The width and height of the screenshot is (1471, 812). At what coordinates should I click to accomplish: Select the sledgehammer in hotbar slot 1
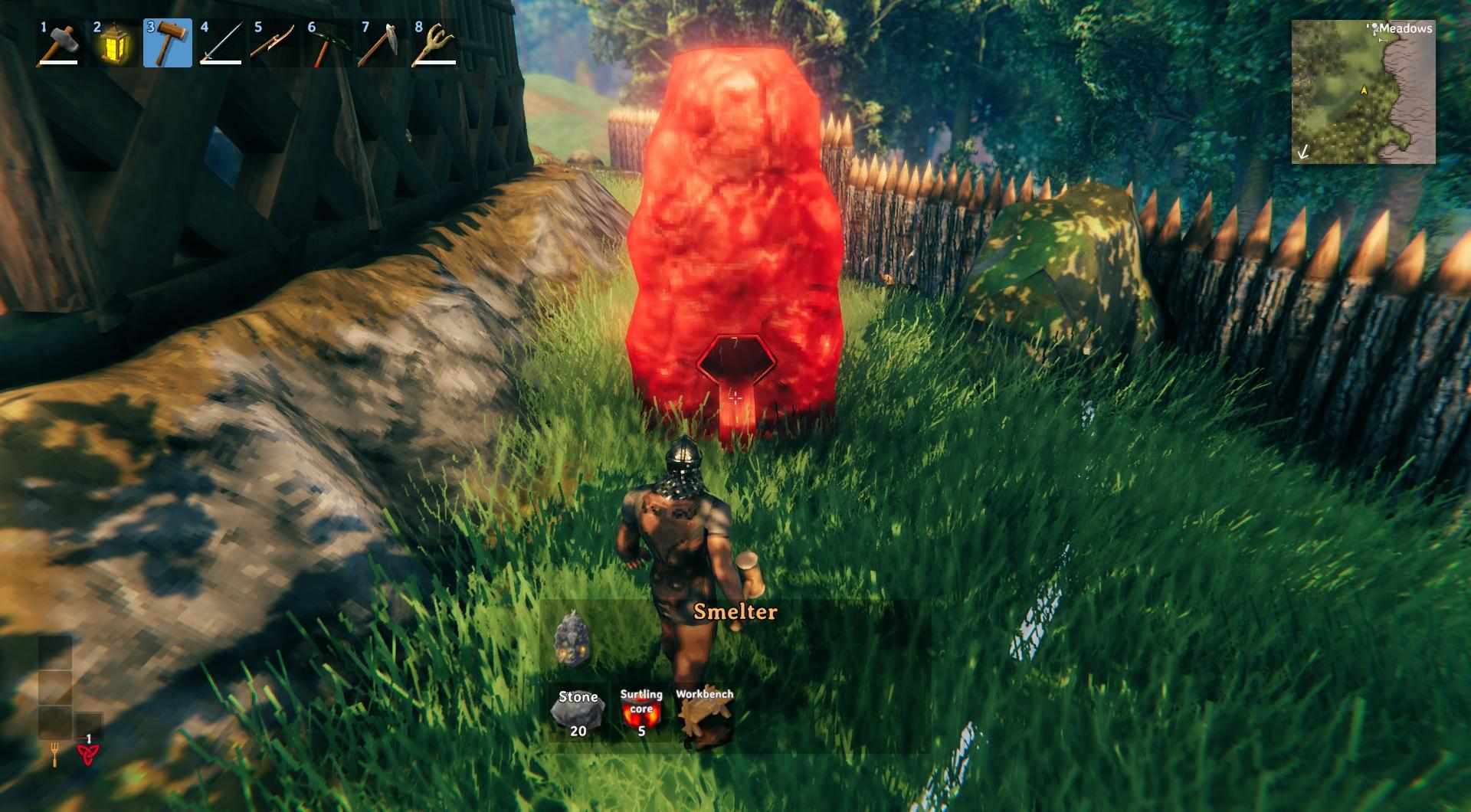point(60,44)
